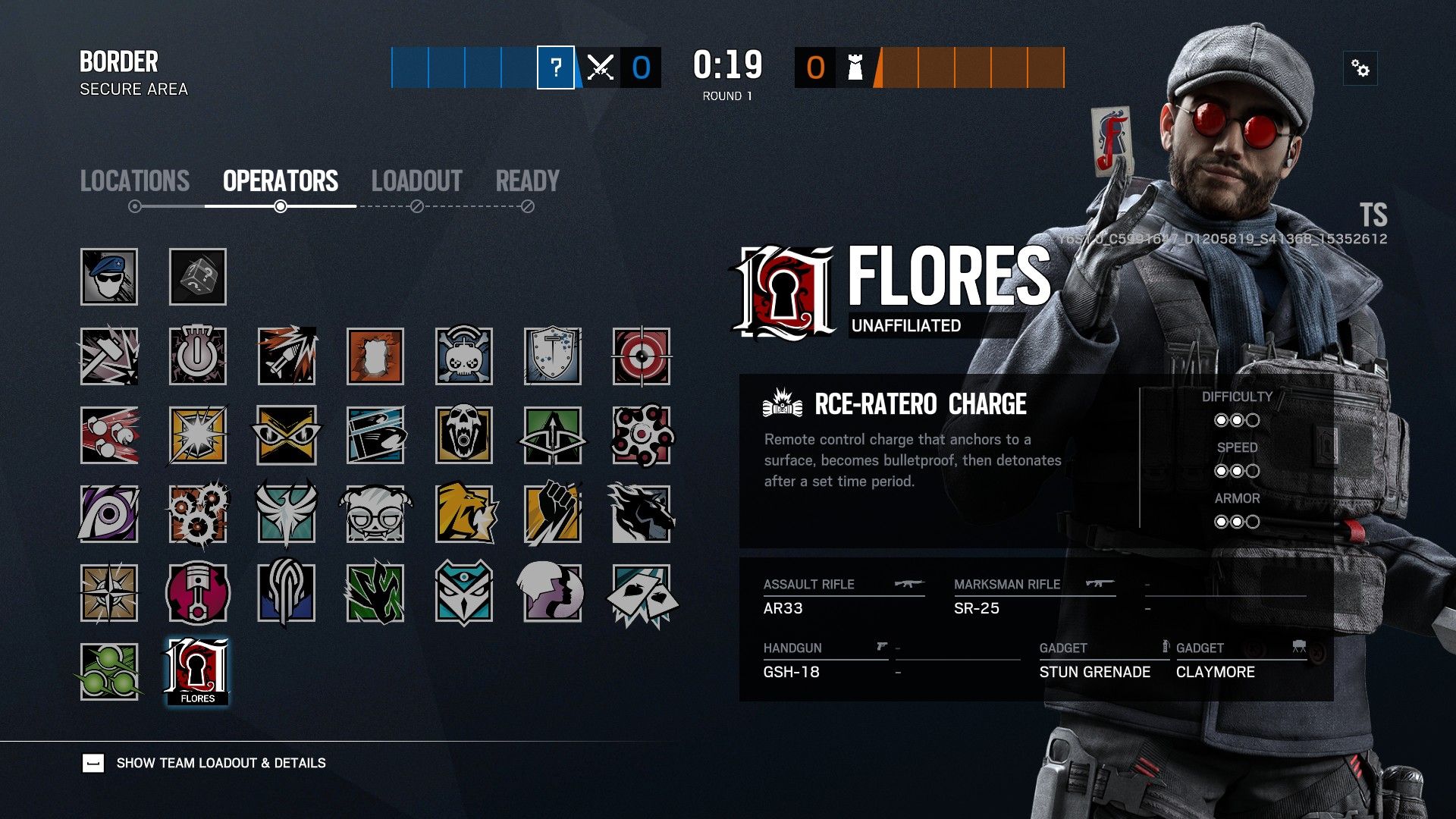Select the Sledge operator icon
The image size is (1456, 819).
tap(108, 356)
